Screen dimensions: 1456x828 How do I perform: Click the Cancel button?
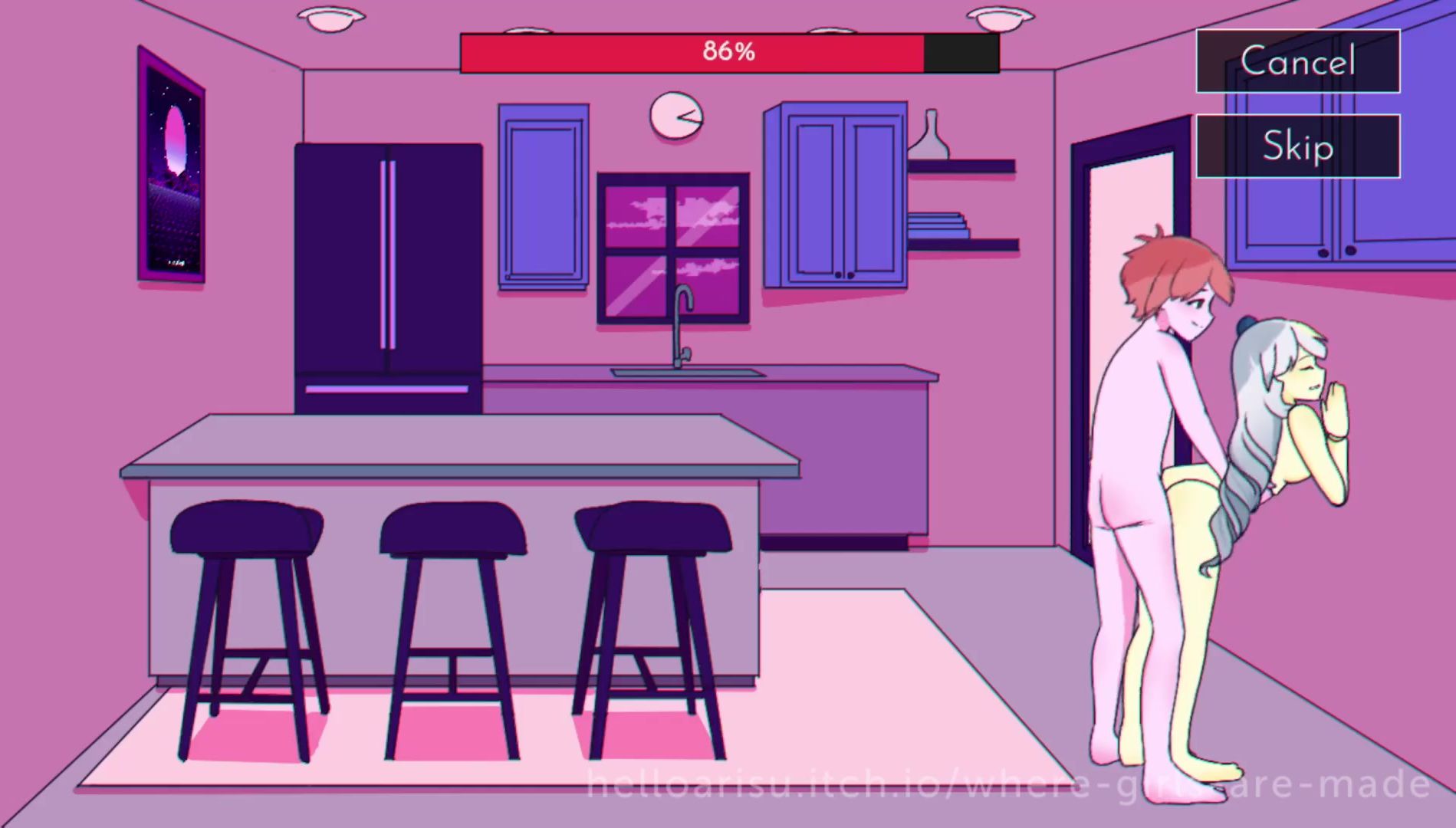coord(1297,61)
